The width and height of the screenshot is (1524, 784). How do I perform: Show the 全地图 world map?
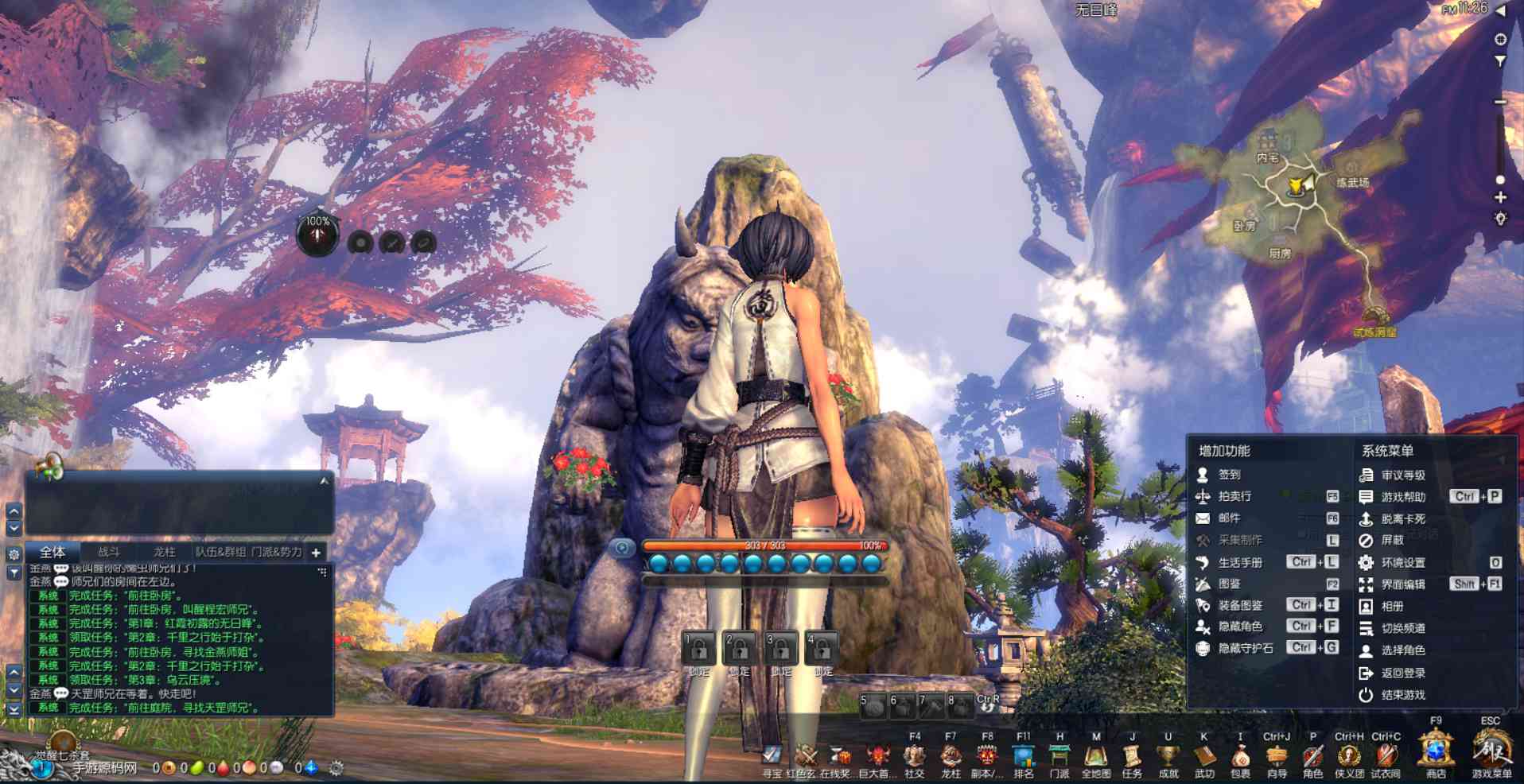click(x=1095, y=756)
